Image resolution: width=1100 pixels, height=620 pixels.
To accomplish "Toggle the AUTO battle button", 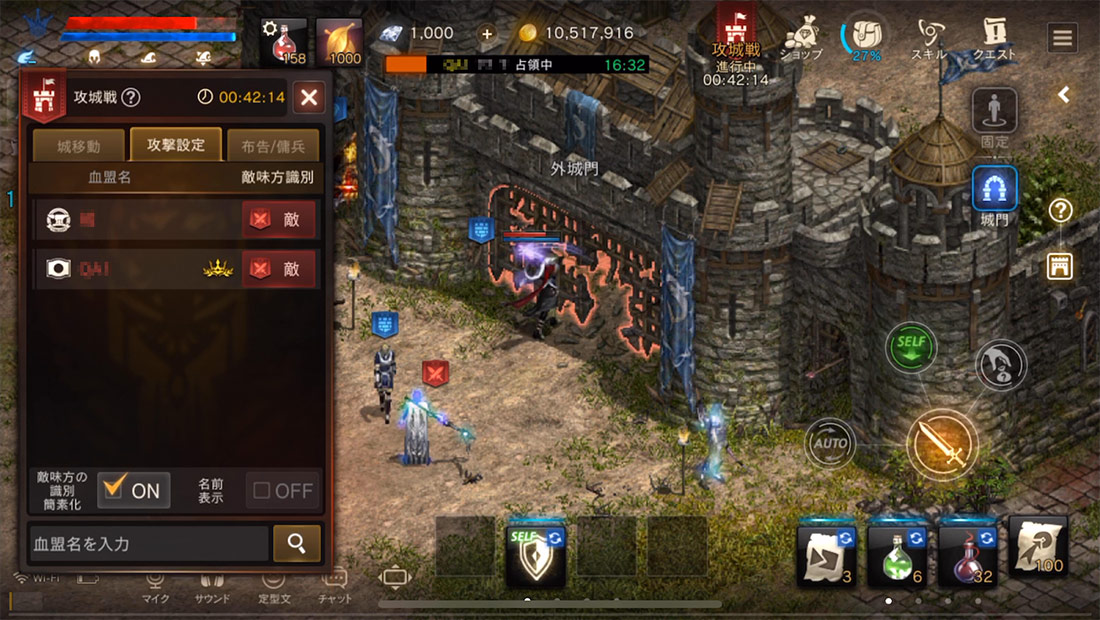I will point(830,443).
